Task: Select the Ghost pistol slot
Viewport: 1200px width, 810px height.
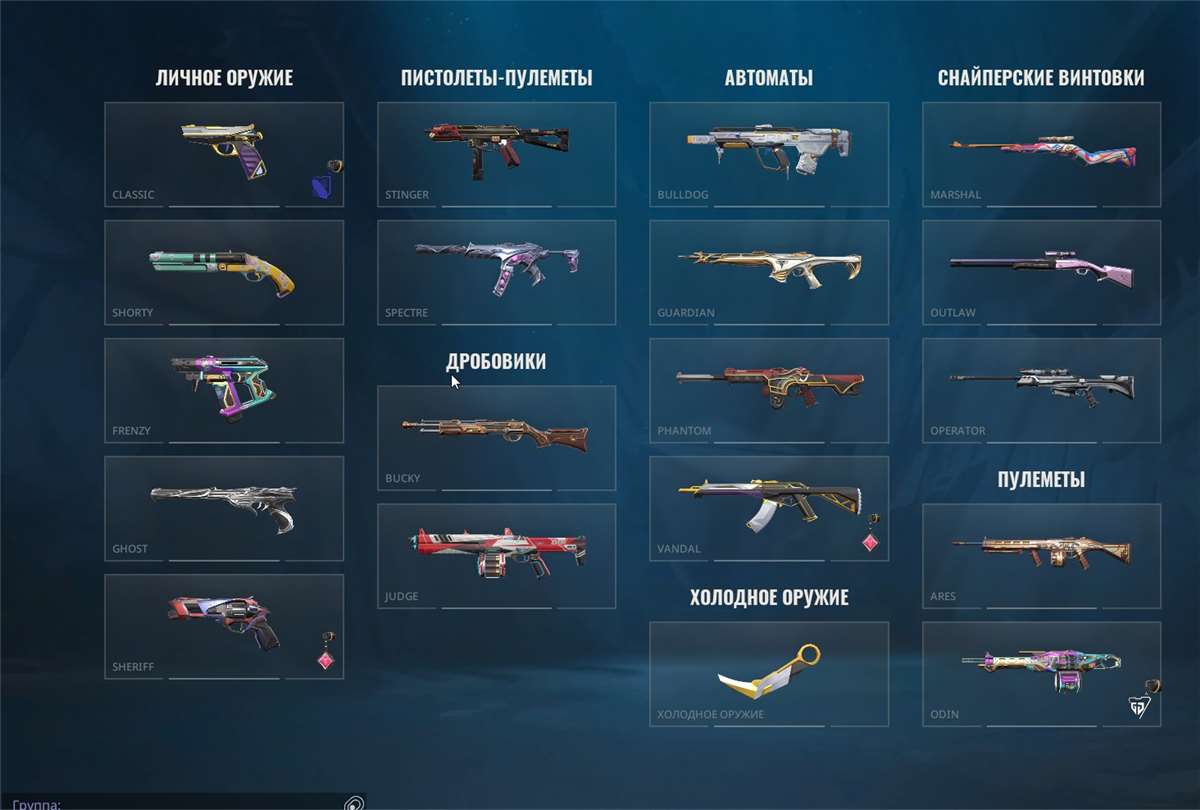Action: [x=224, y=508]
